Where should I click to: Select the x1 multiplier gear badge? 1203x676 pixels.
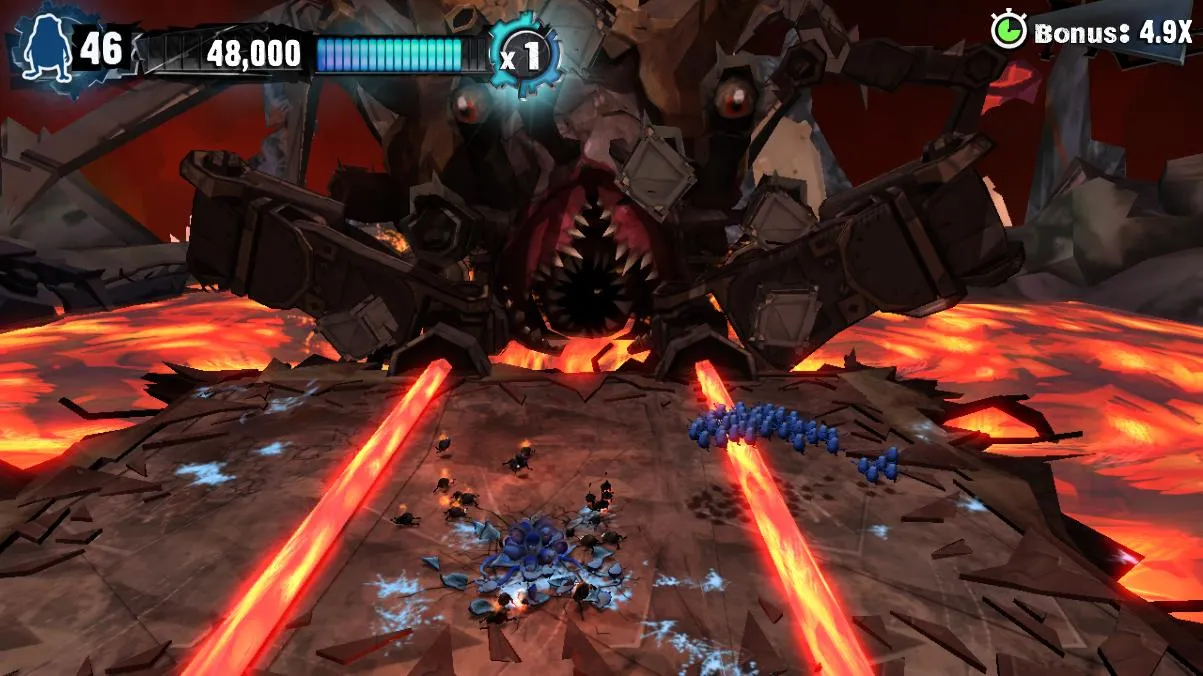click(523, 55)
